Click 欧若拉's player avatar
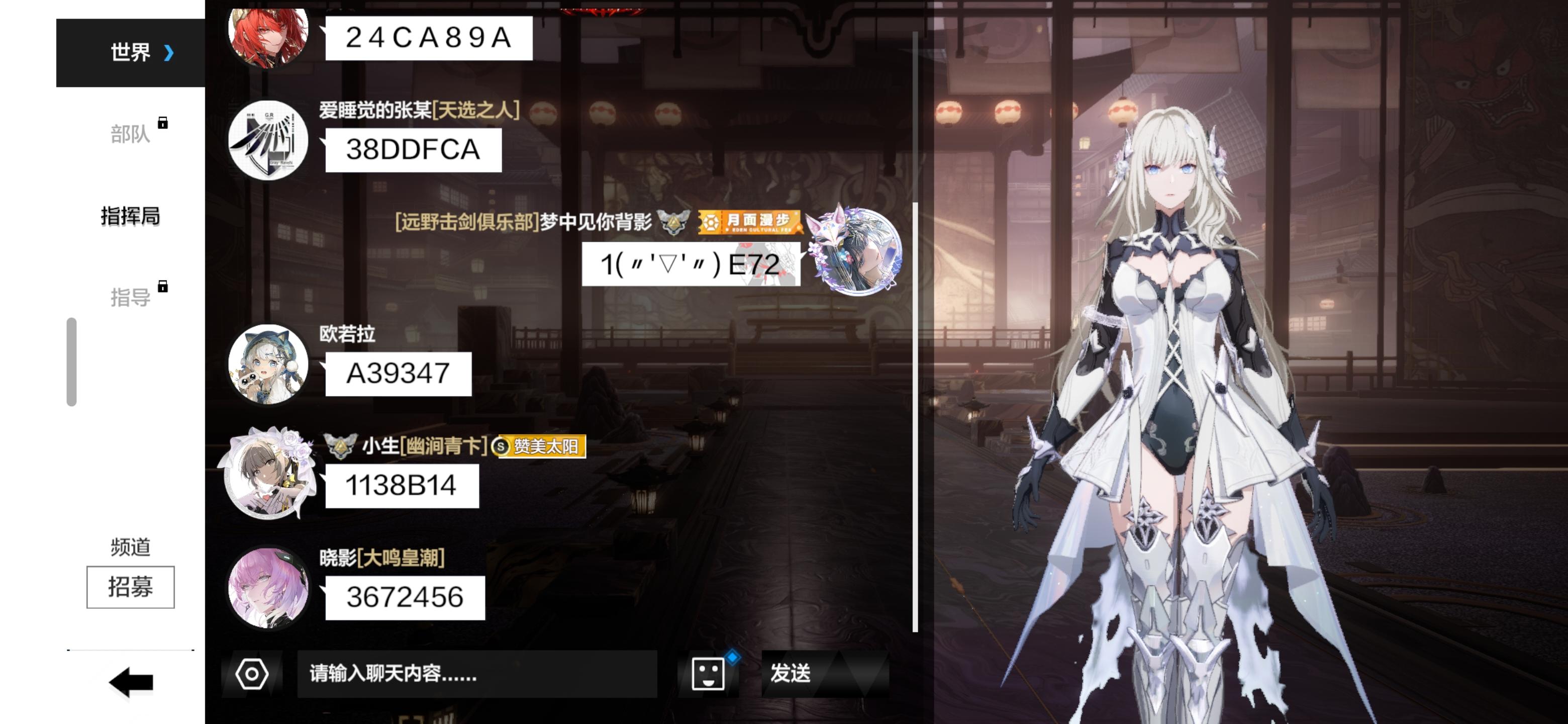1568x724 pixels. pos(268,364)
